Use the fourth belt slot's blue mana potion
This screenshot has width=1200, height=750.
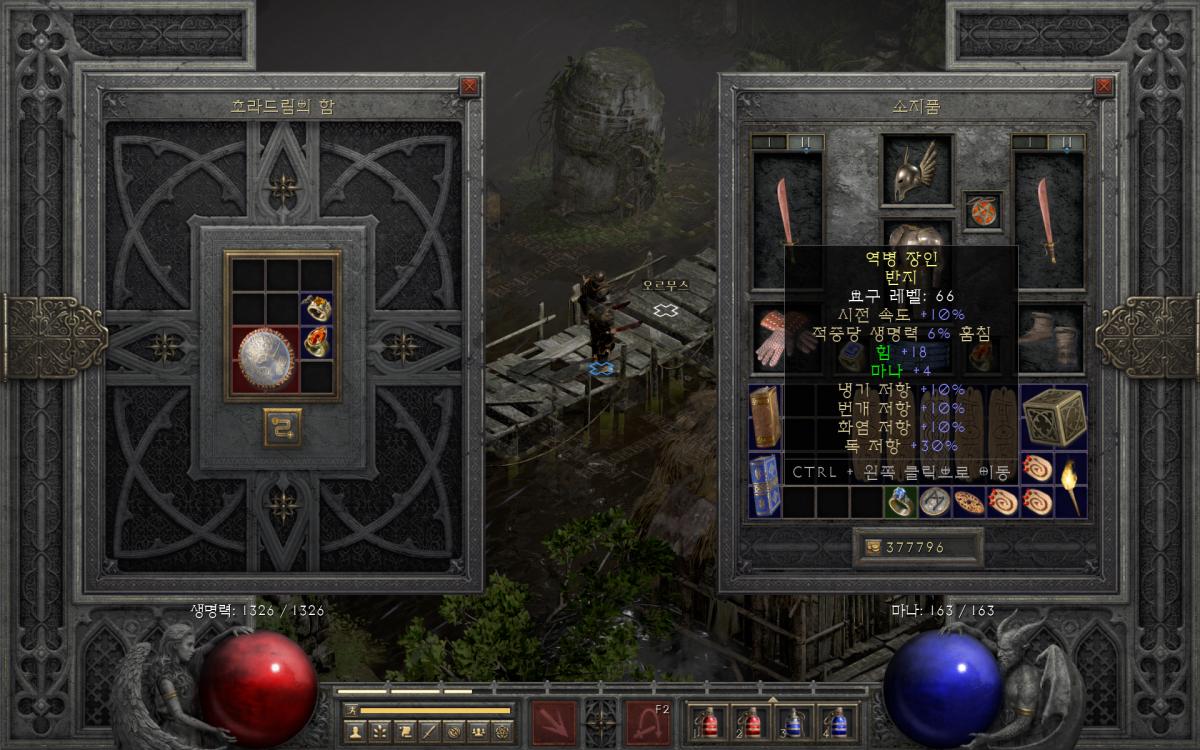(834, 722)
